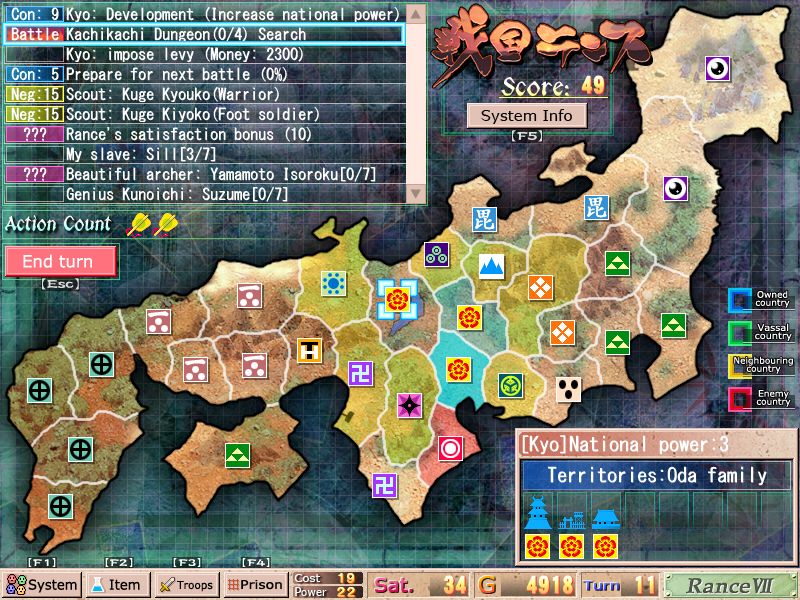Select the blue mountain crest territory

click(490, 265)
